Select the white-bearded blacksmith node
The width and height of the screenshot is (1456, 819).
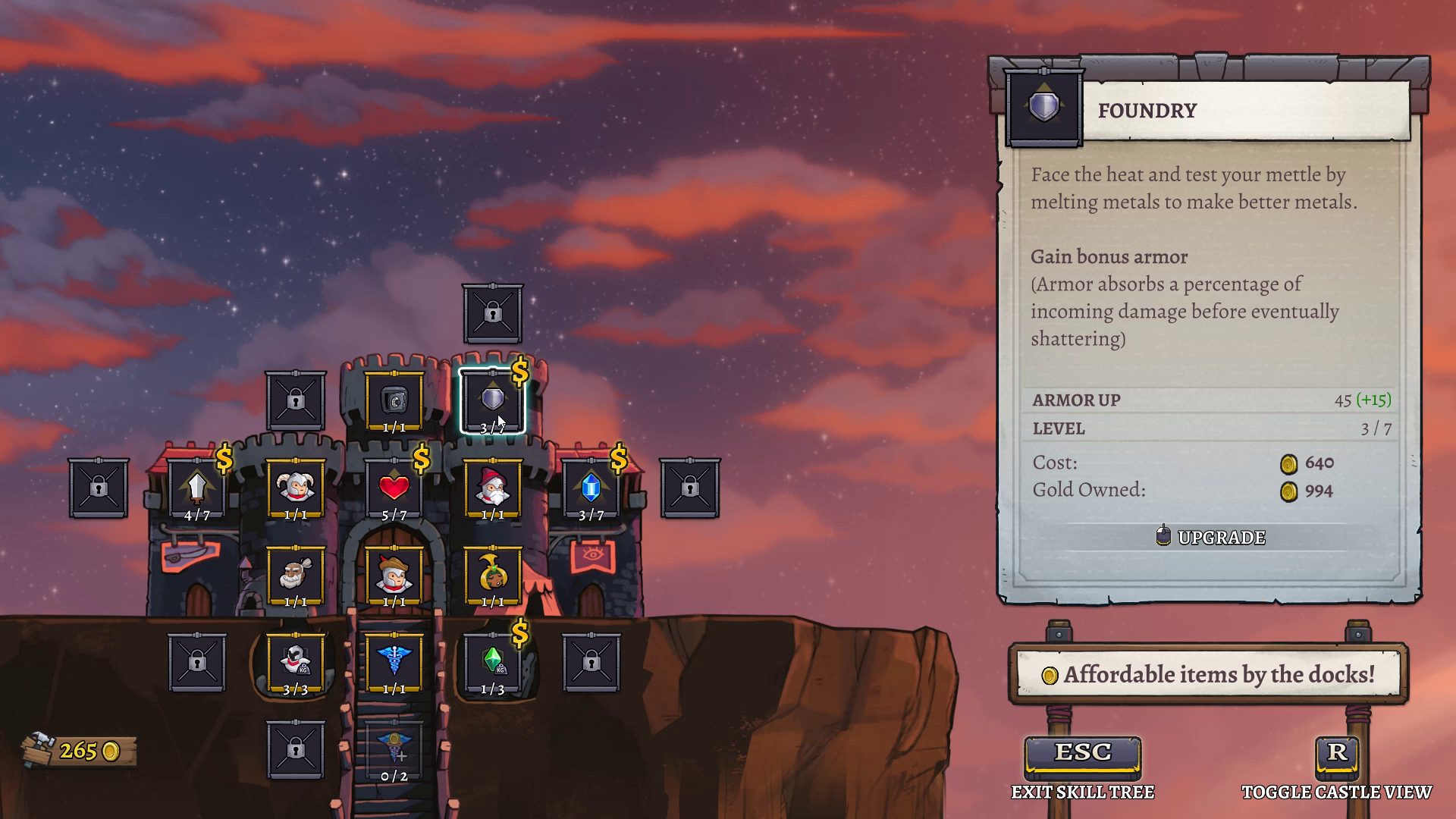pos(295,576)
